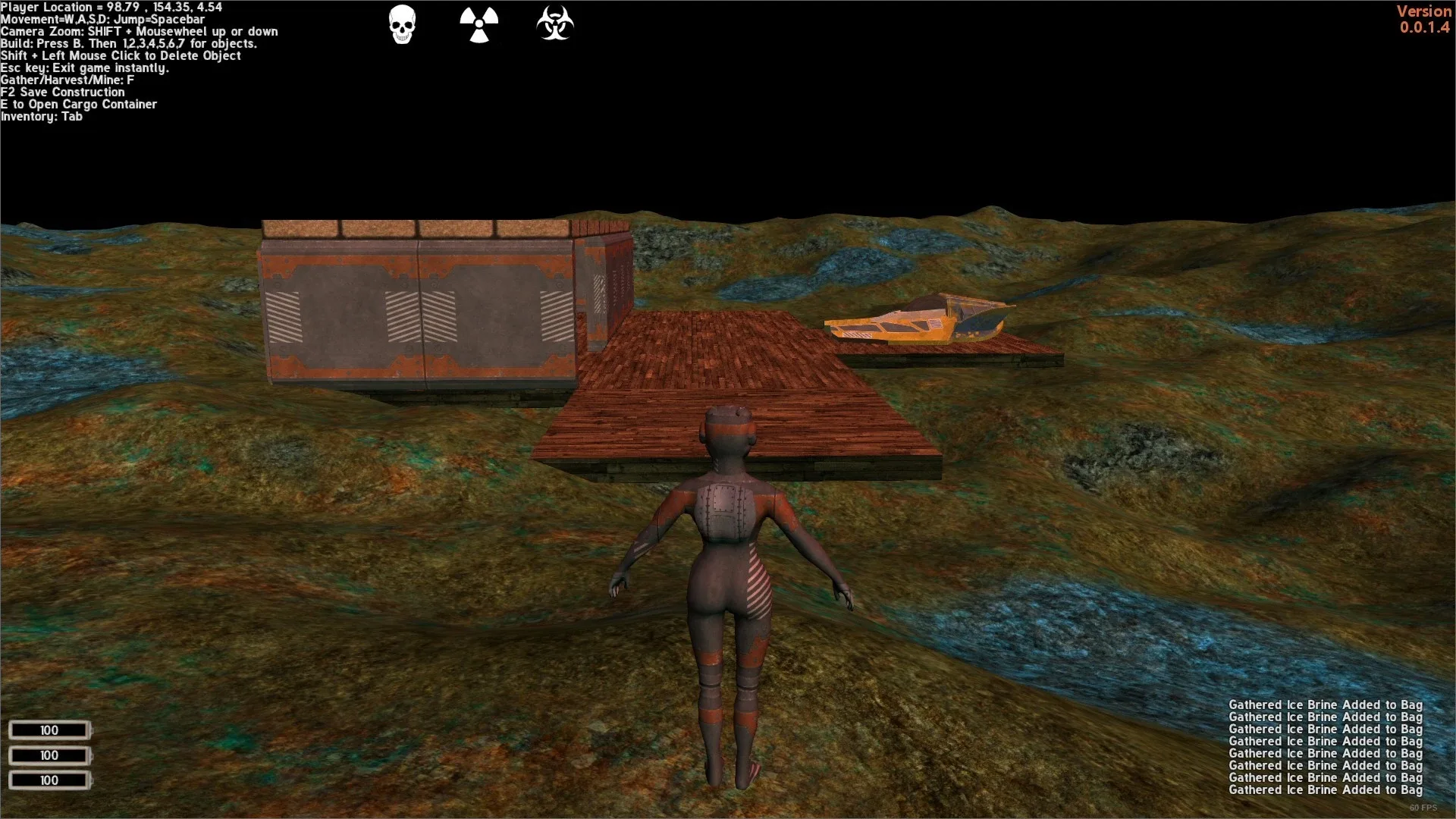The width and height of the screenshot is (1456, 819).
Task: Click the Inventory: Tab instruction line
Action: pyautogui.click(x=42, y=116)
